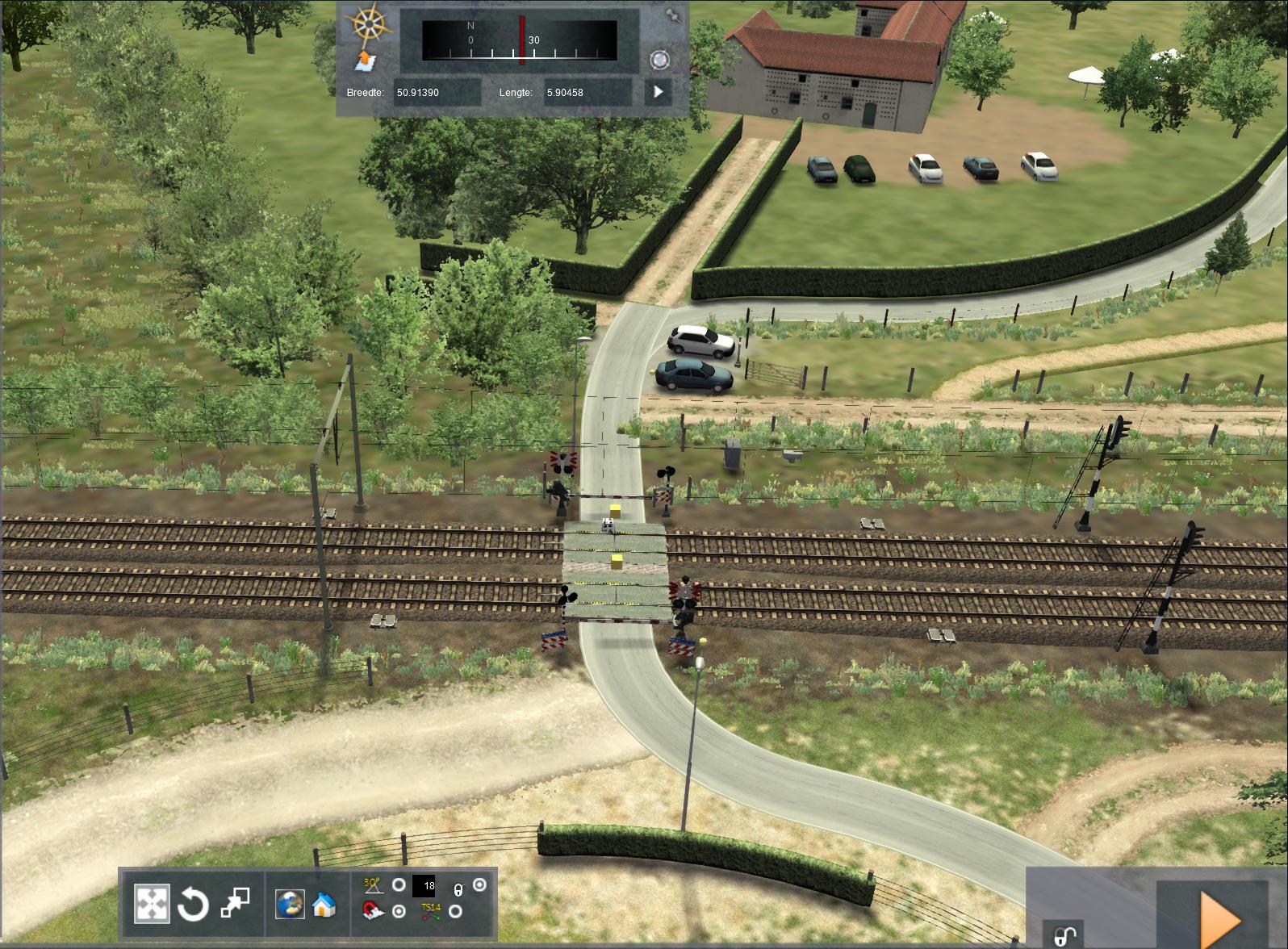The height and width of the screenshot is (949, 1288).
Task: Choose the rotate tool
Action: click(194, 905)
